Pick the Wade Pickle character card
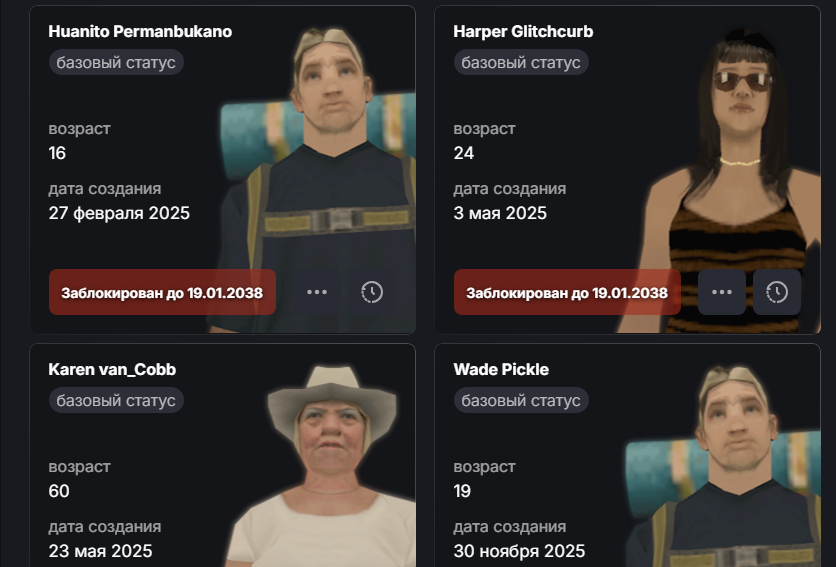 pos(501,370)
